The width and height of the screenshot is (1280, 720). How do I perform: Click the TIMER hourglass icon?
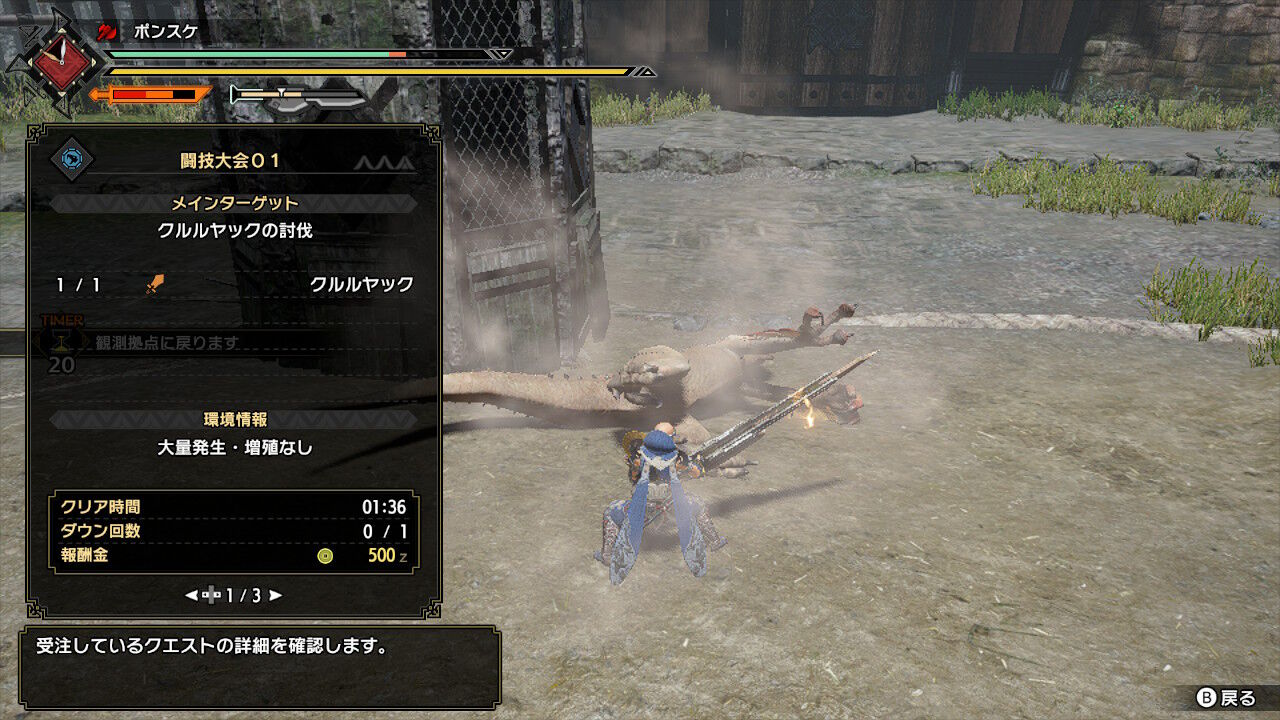(x=60, y=340)
